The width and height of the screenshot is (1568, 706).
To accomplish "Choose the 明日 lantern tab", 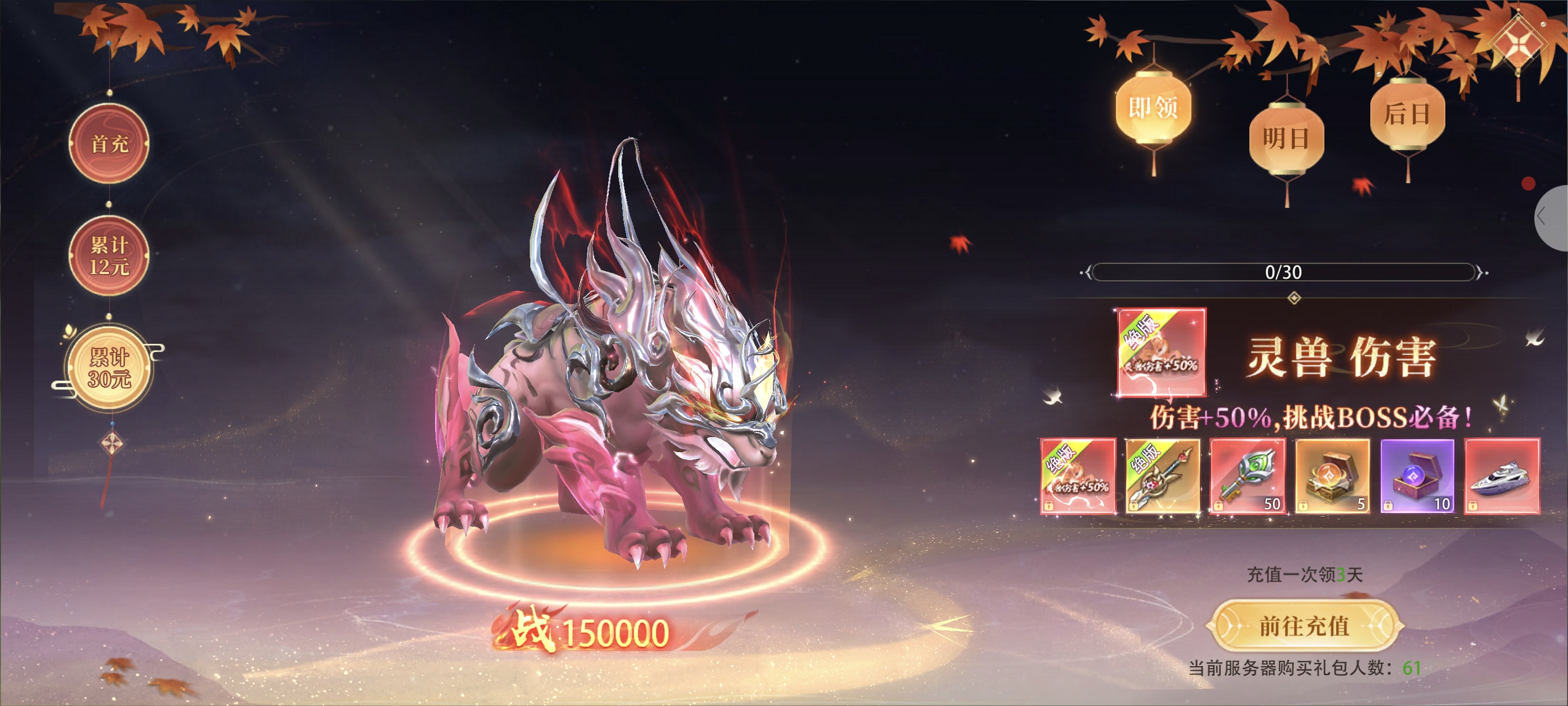I will (1286, 138).
